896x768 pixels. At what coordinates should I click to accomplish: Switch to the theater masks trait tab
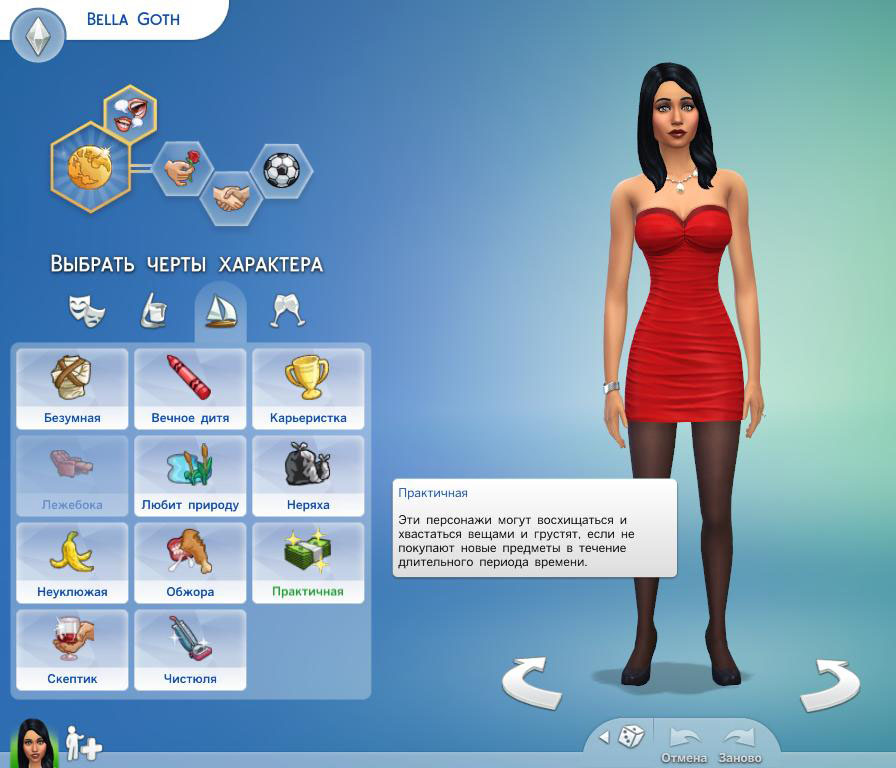pos(87,311)
